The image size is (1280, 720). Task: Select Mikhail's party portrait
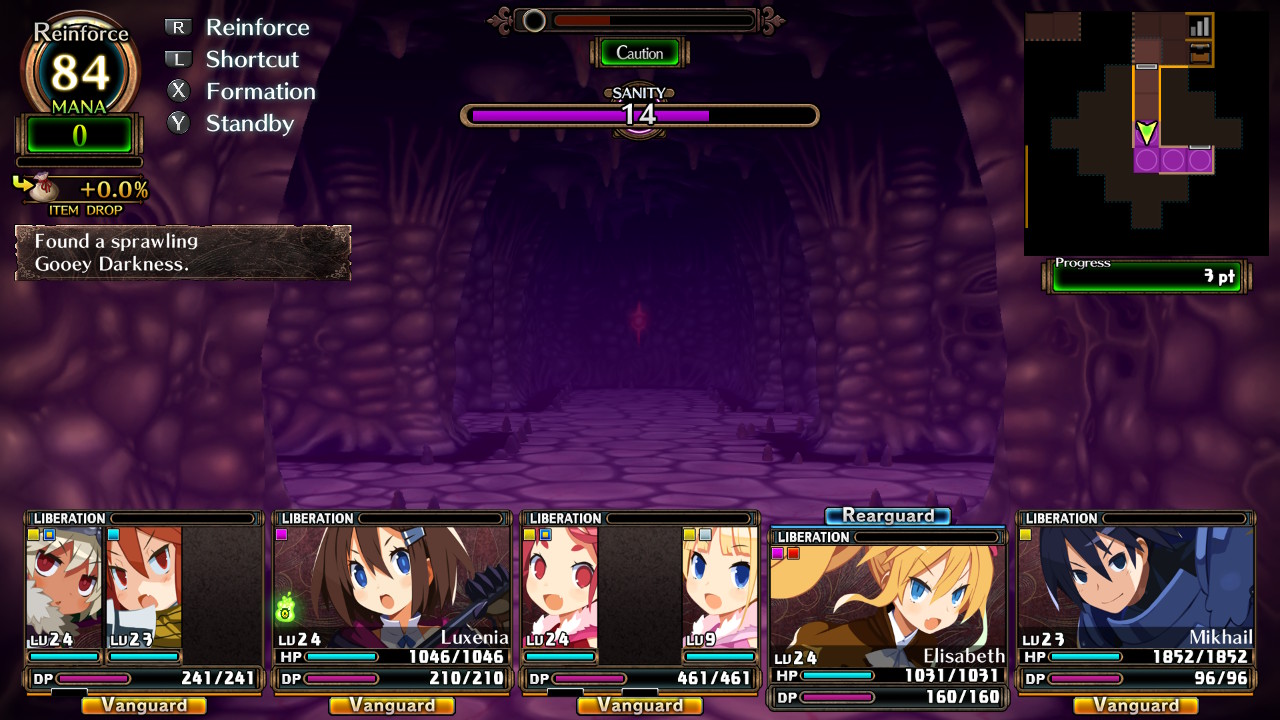pos(1135,587)
